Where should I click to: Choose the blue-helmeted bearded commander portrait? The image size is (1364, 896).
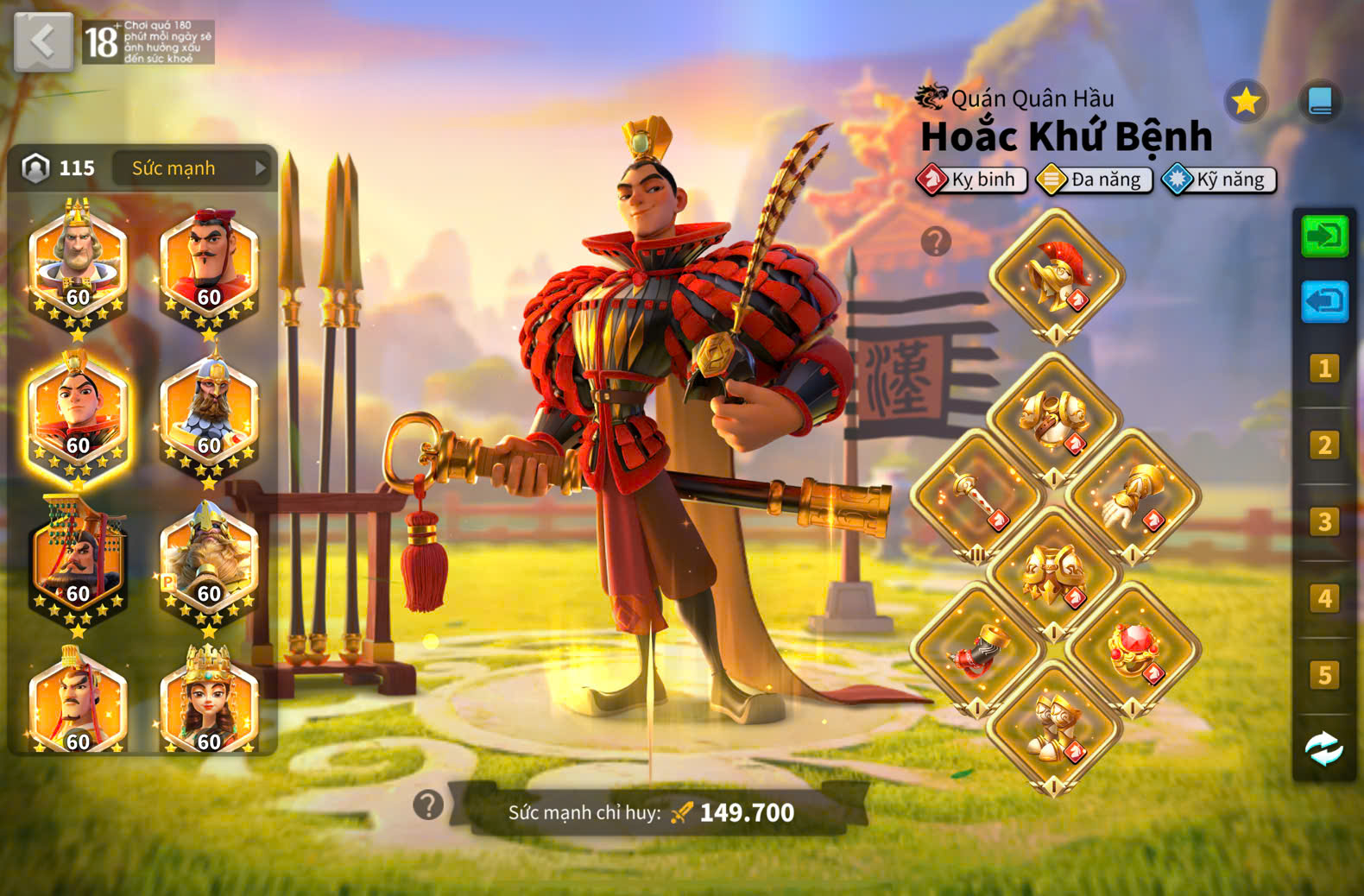tap(209, 413)
